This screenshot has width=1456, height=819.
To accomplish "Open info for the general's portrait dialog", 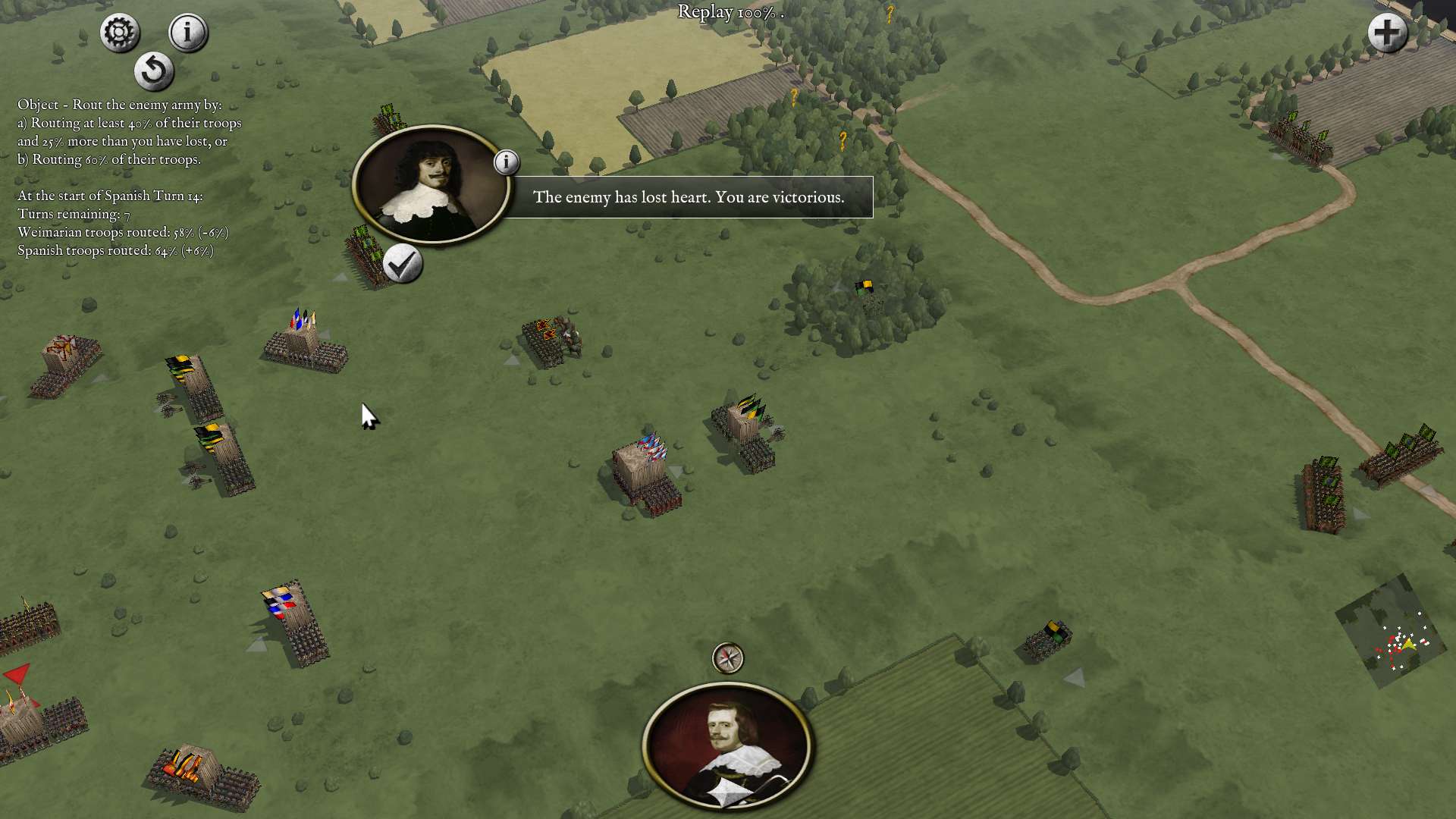I will pos(507,162).
